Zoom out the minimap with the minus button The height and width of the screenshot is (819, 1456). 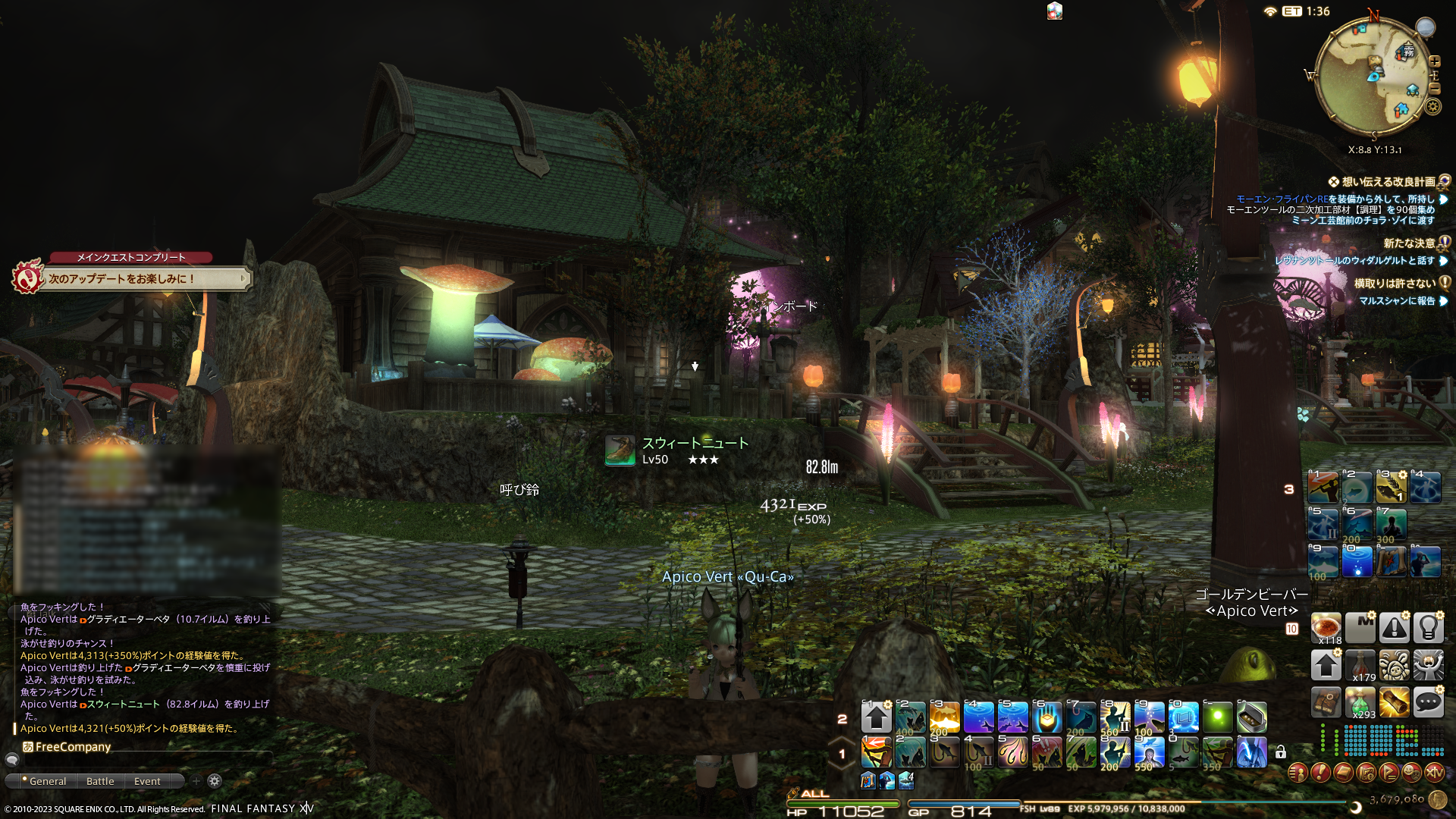(x=1434, y=89)
